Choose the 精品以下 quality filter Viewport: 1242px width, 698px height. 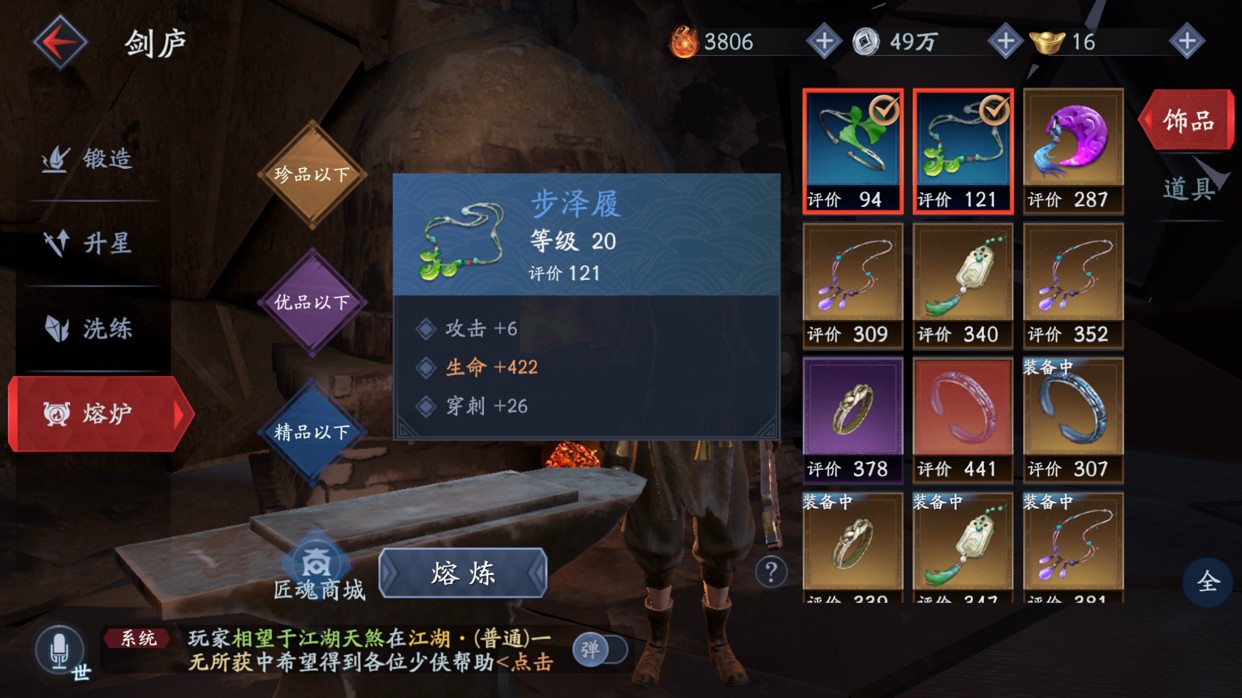pyautogui.click(x=312, y=432)
